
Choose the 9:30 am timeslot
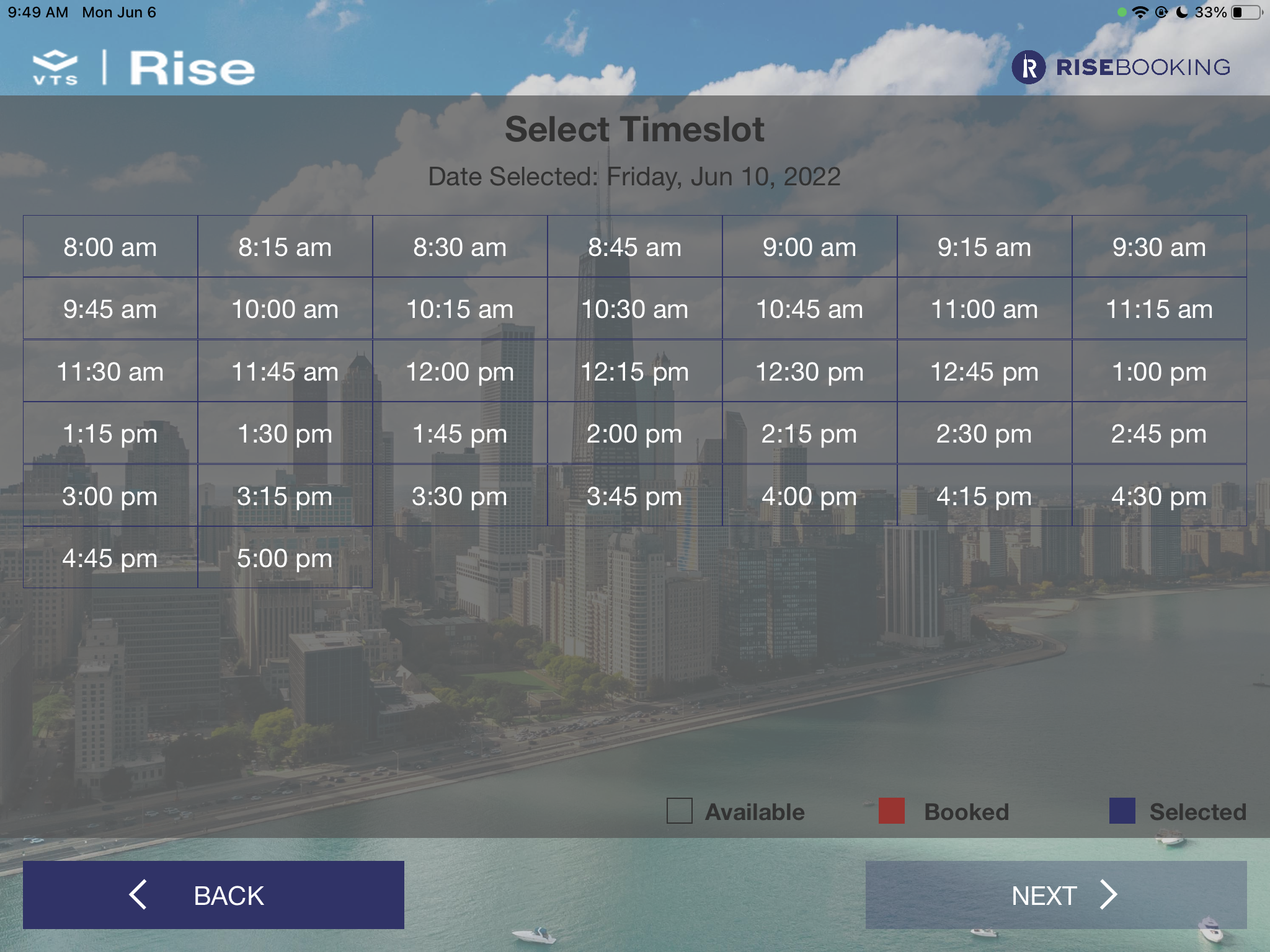click(x=1159, y=247)
